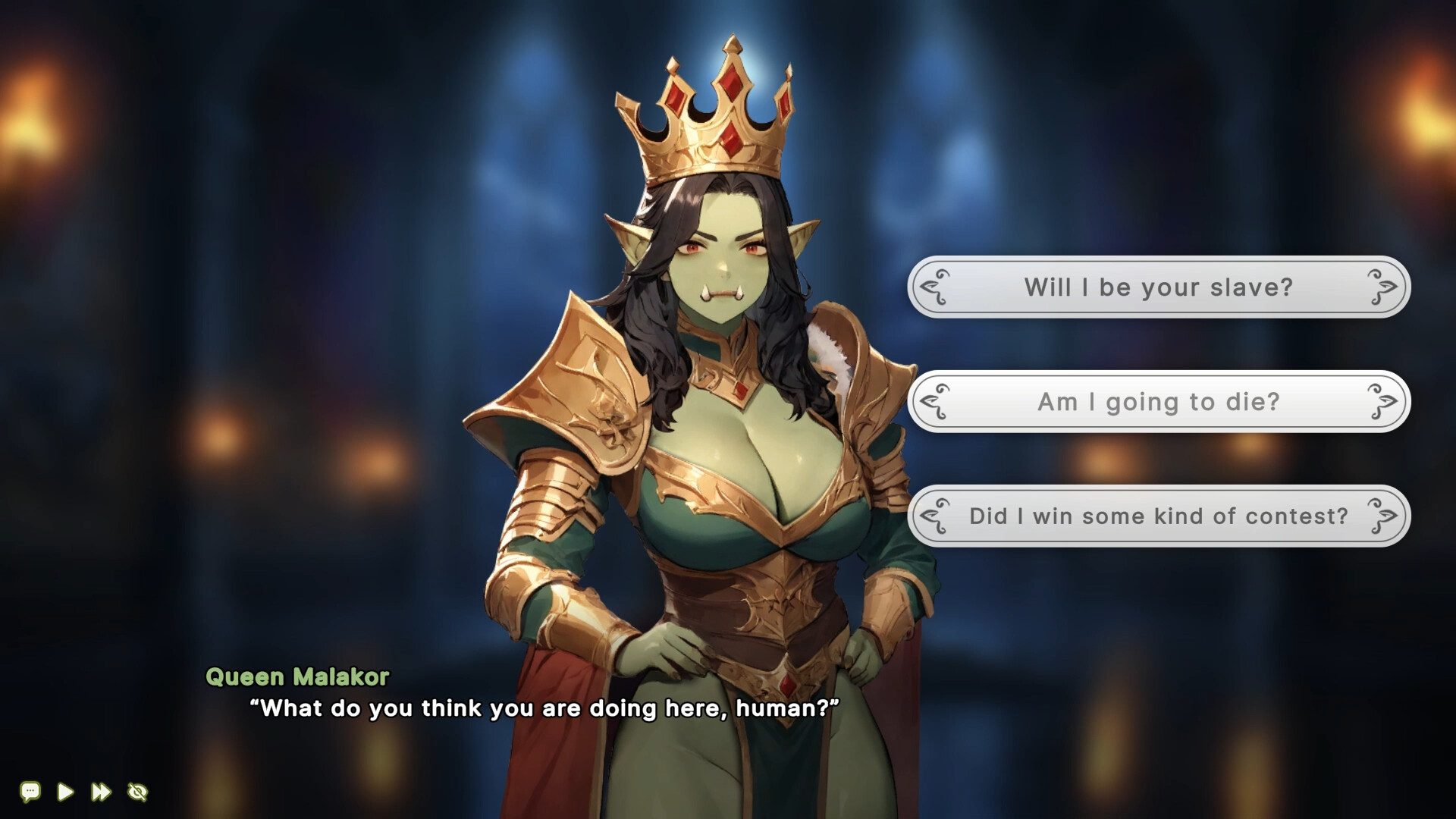
Task: Click the dialogue text to advance
Action: (543, 709)
